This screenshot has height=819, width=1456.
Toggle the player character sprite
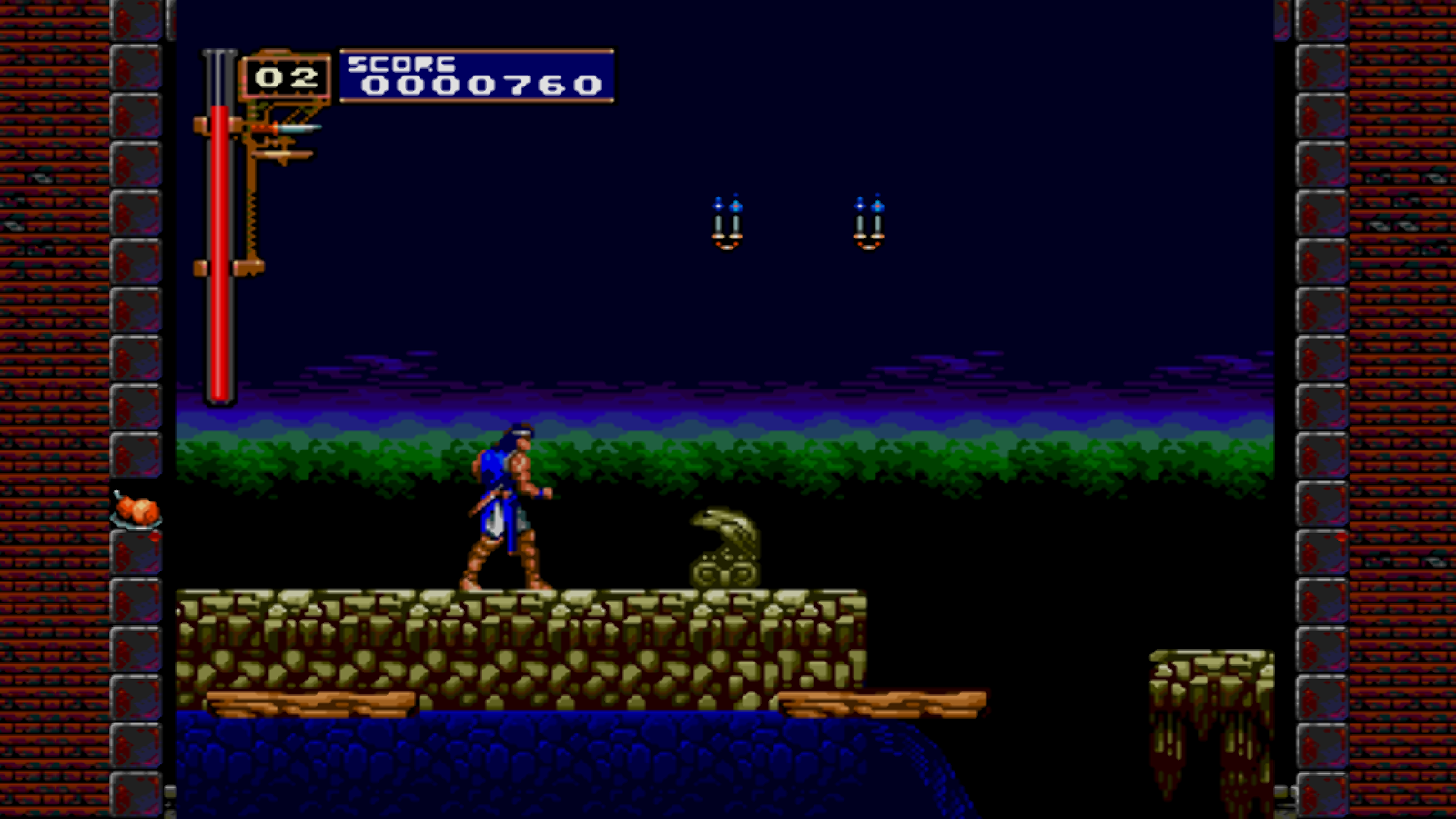point(505,505)
